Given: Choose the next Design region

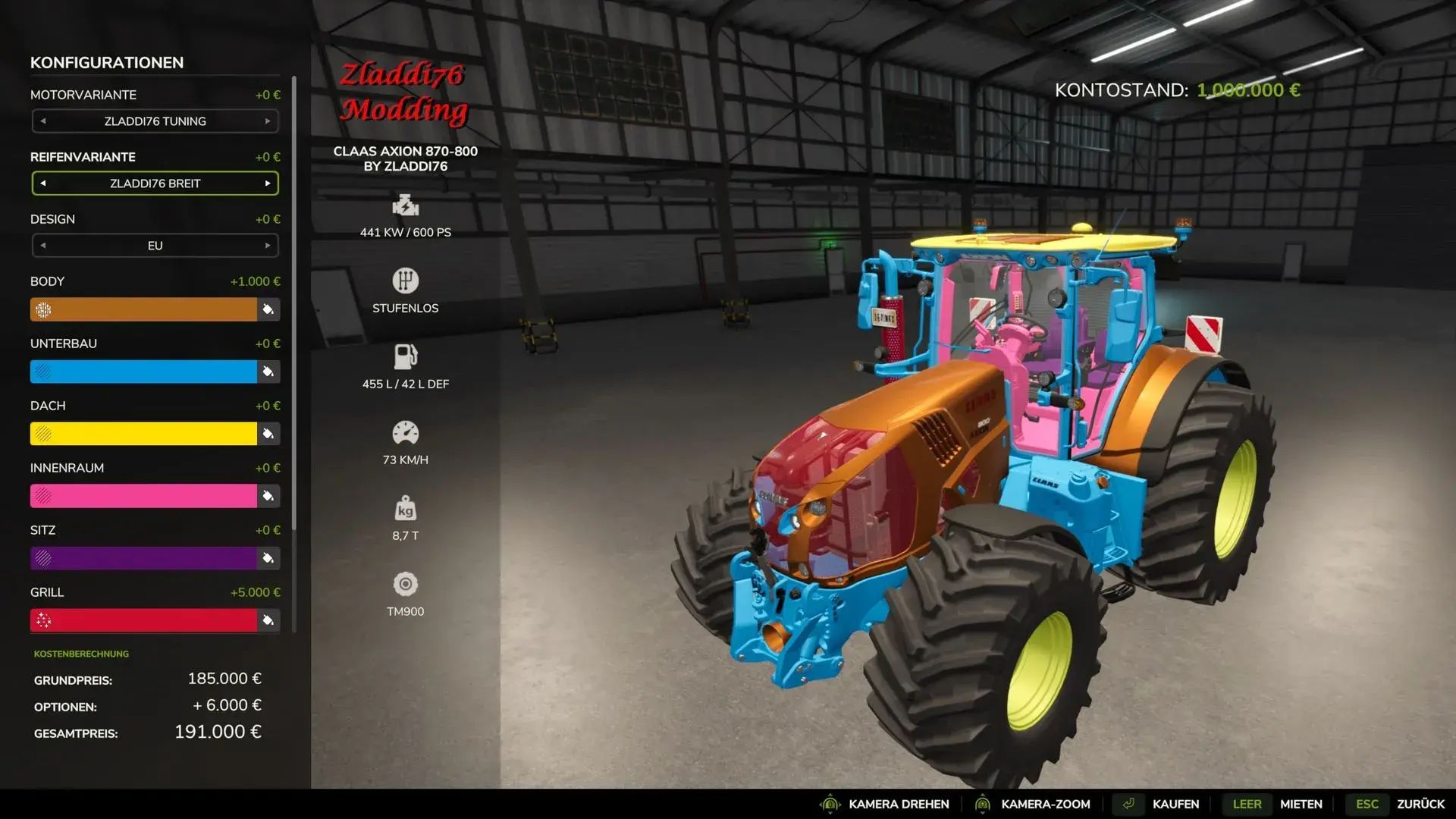Looking at the screenshot, I should pyautogui.click(x=268, y=246).
